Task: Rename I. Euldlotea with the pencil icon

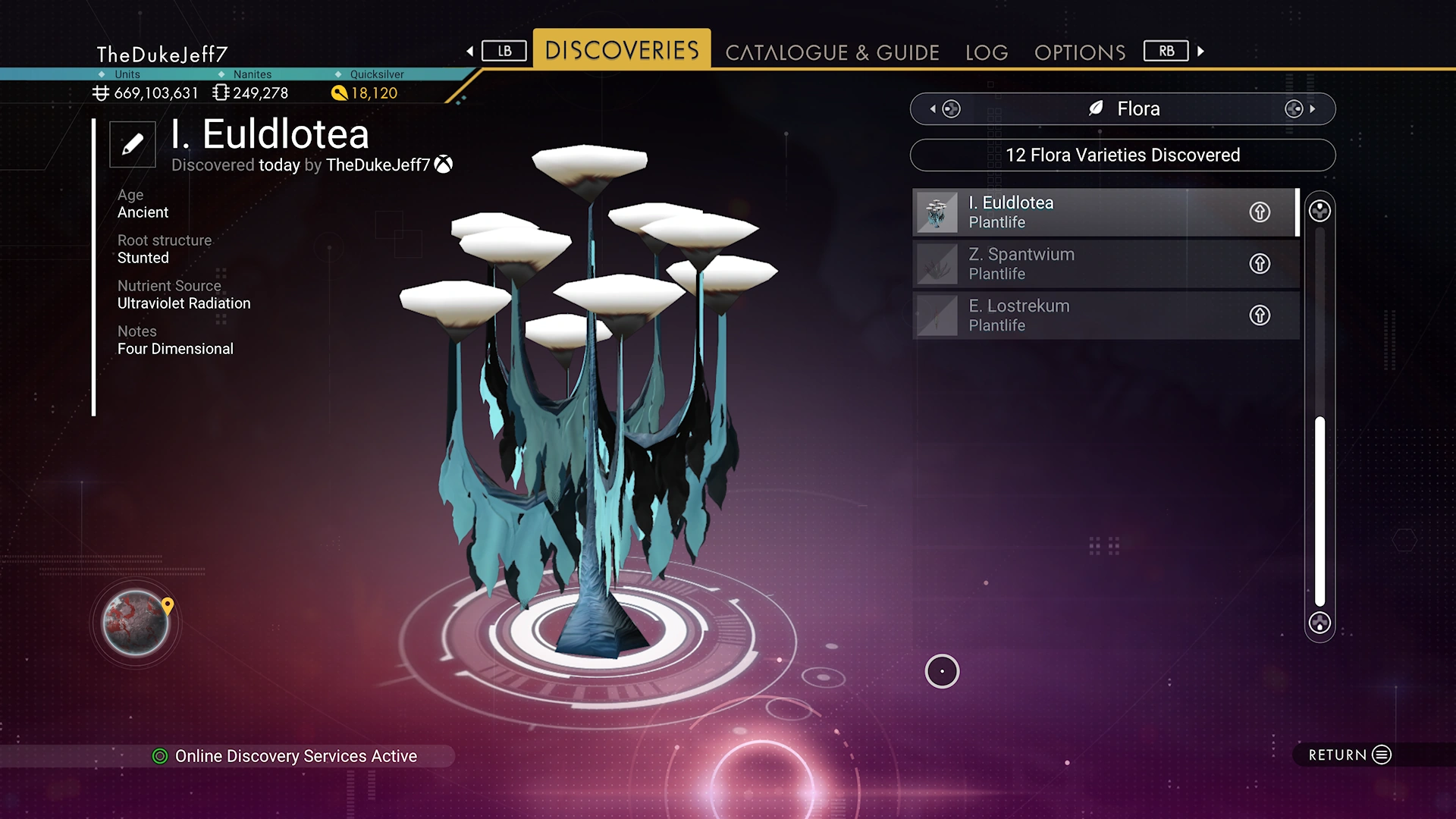Action: 133,144
